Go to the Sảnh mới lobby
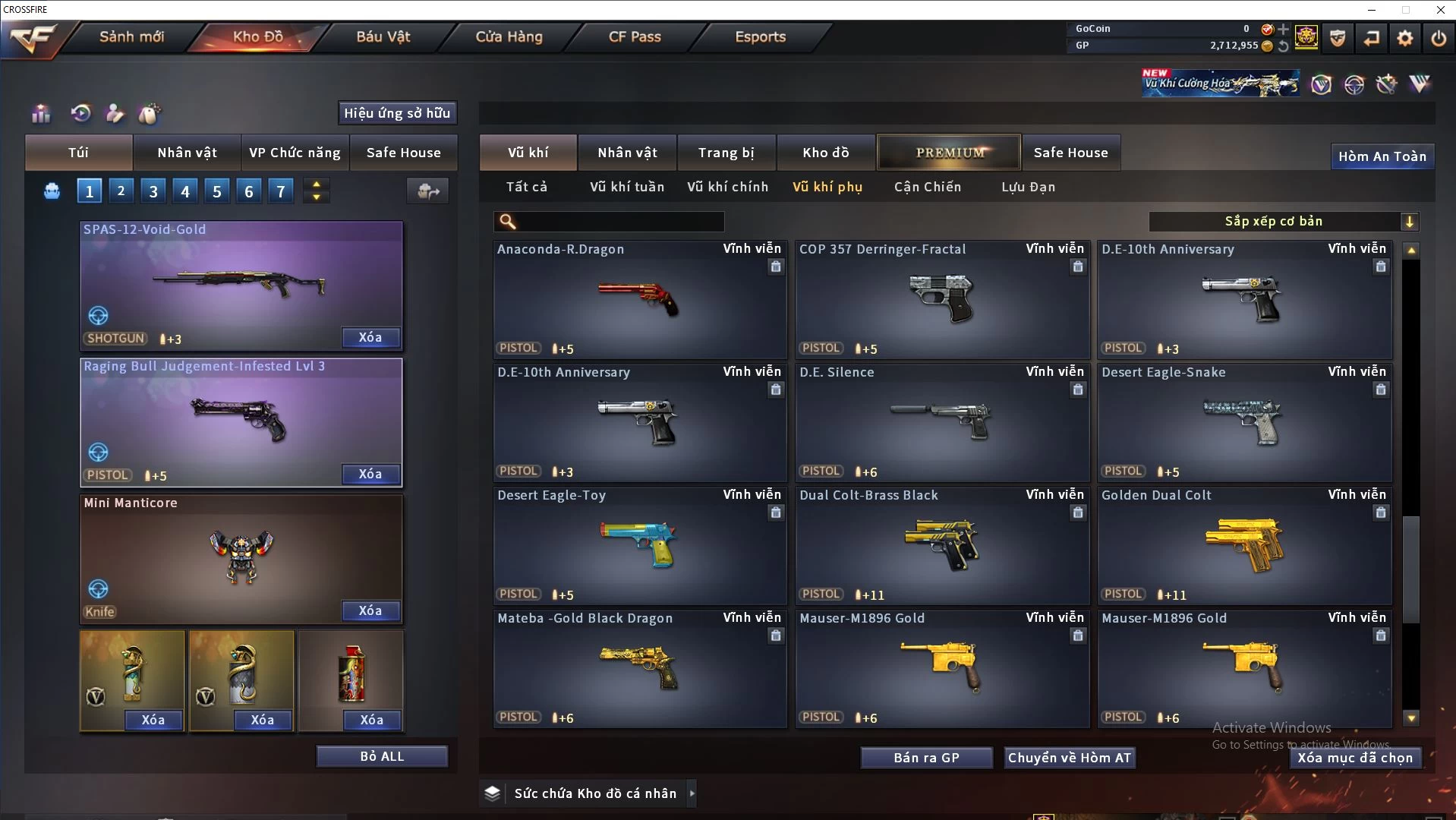Image resolution: width=1456 pixels, height=820 pixels. tap(131, 36)
